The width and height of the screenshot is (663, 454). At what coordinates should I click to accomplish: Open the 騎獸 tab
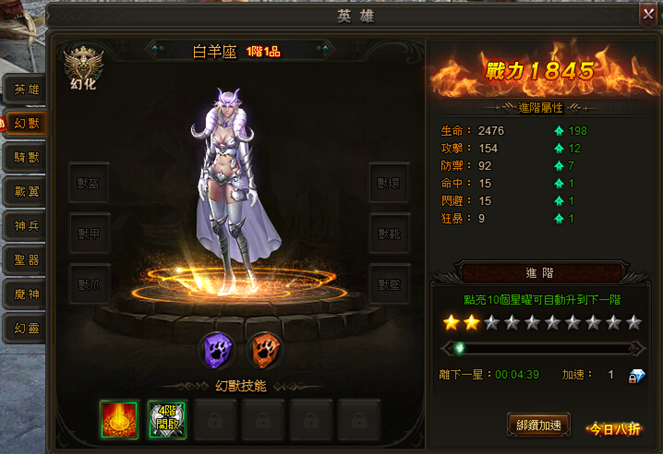(x=26, y=157)
